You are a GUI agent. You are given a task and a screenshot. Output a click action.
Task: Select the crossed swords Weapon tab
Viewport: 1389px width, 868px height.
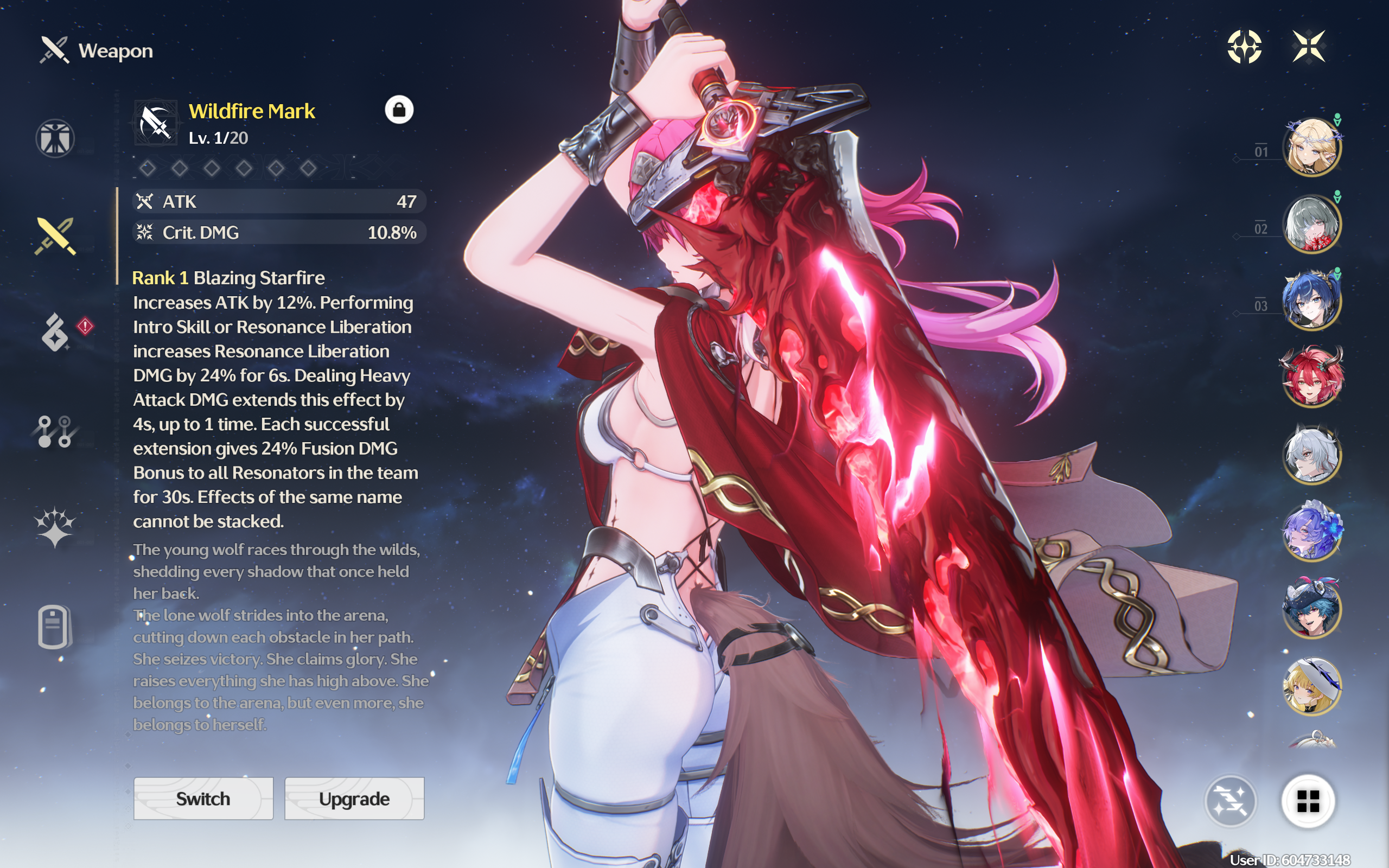pyautogui.click(x=55, y=236)
